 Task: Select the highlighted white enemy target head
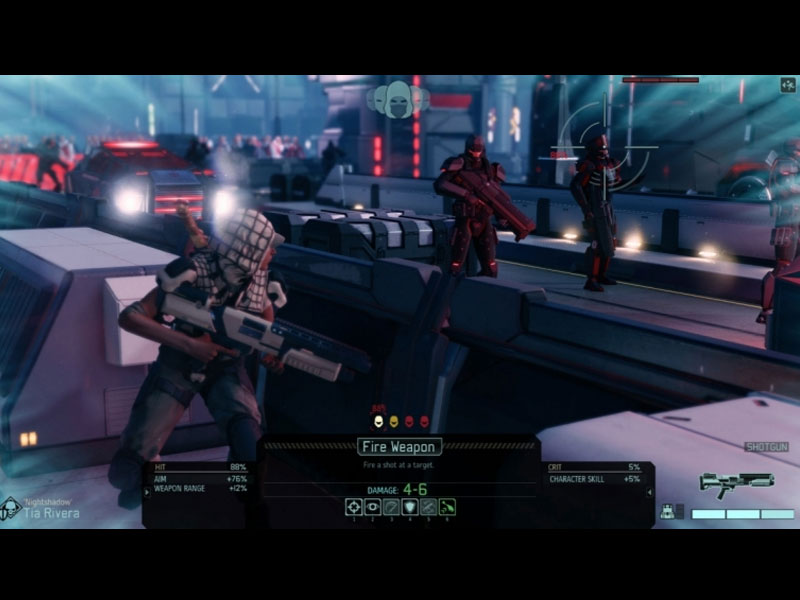click(378, 422)
